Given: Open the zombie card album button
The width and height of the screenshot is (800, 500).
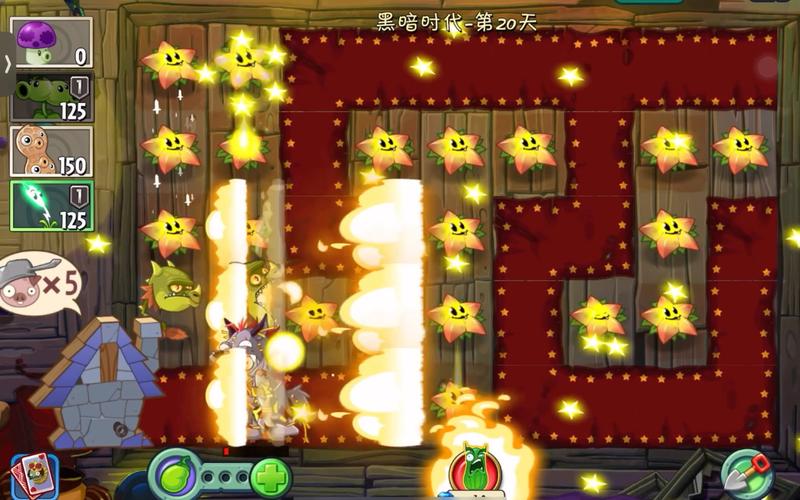Looking at the screenshot, I should 32,475.
